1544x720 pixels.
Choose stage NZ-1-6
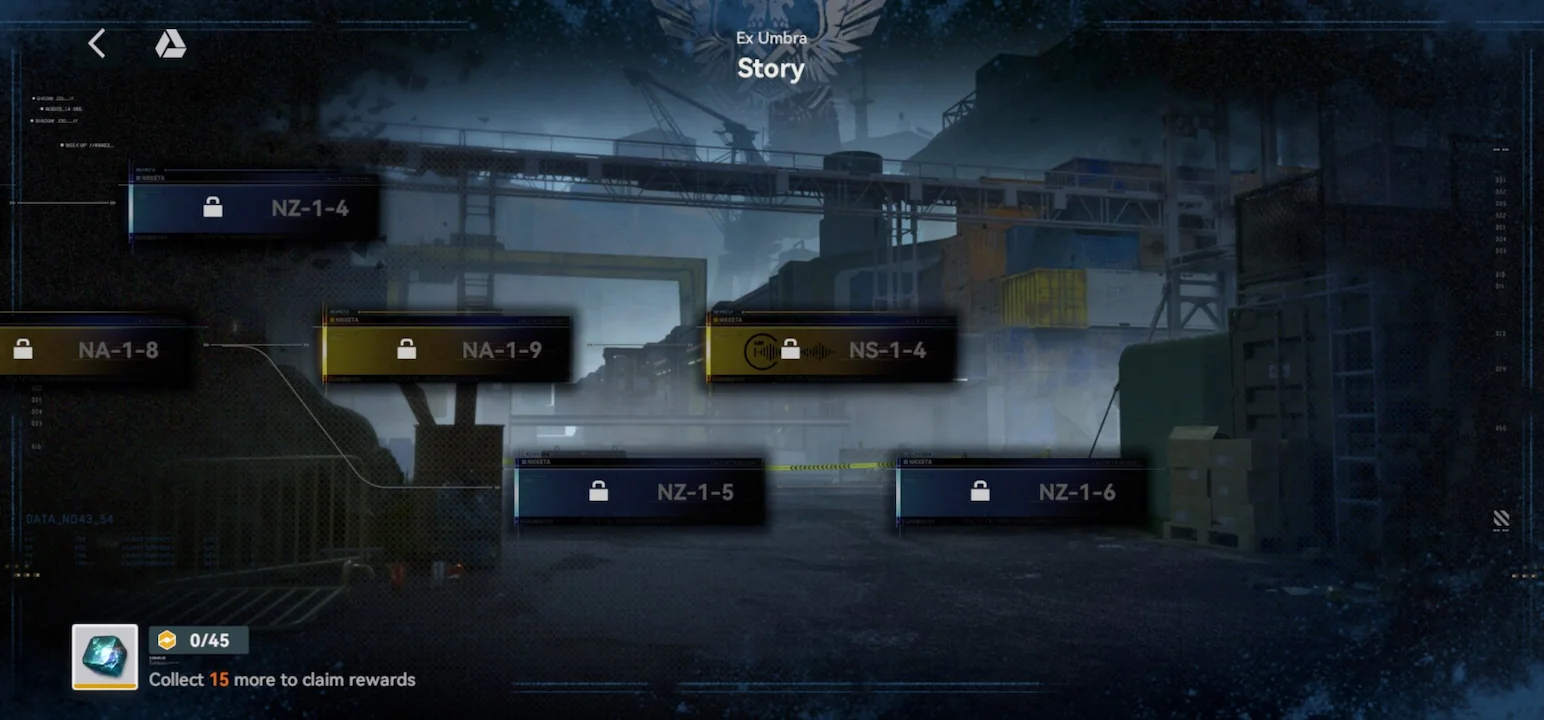(x=1021, y=492)
